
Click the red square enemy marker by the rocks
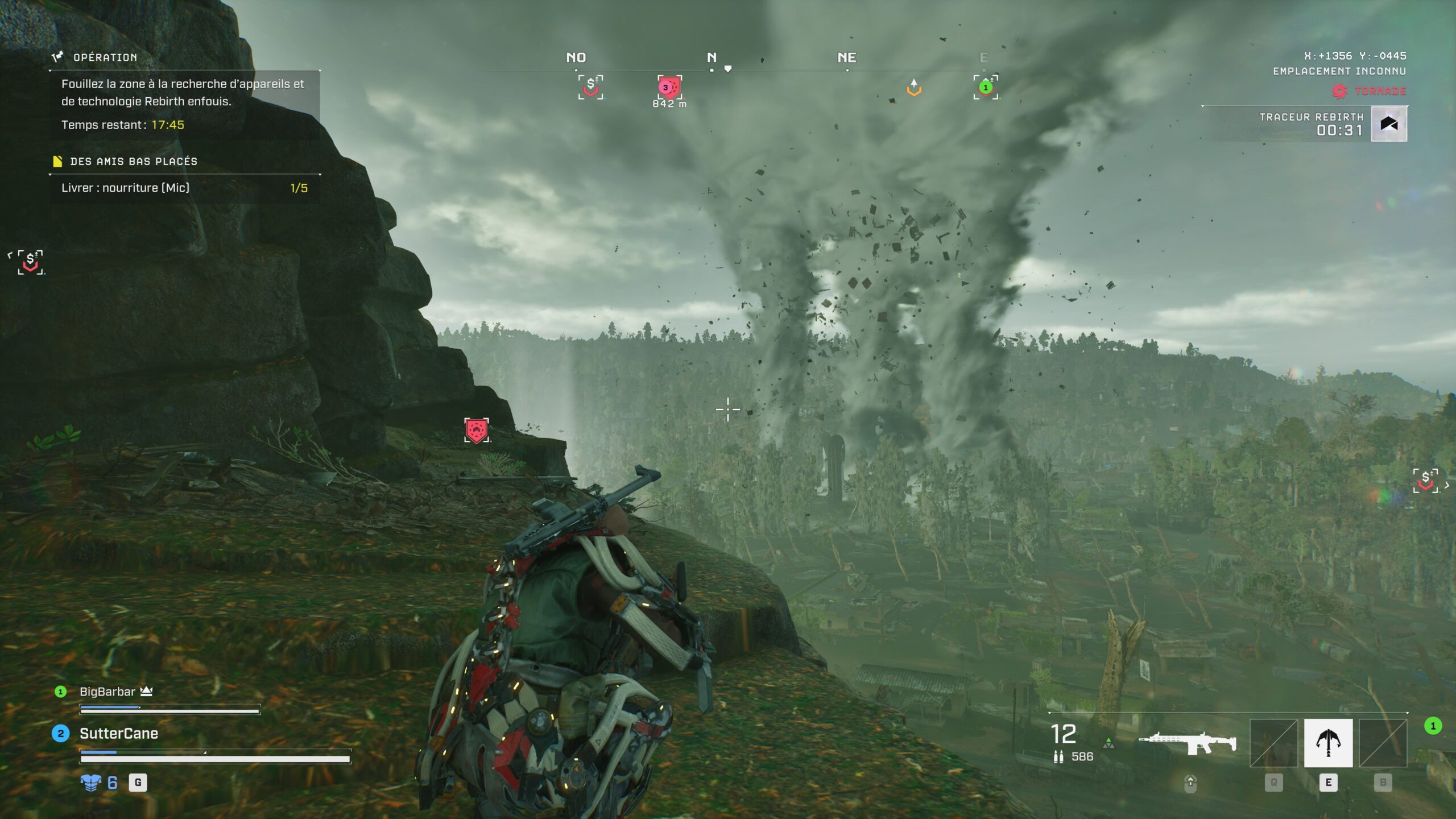pos(476,431)
